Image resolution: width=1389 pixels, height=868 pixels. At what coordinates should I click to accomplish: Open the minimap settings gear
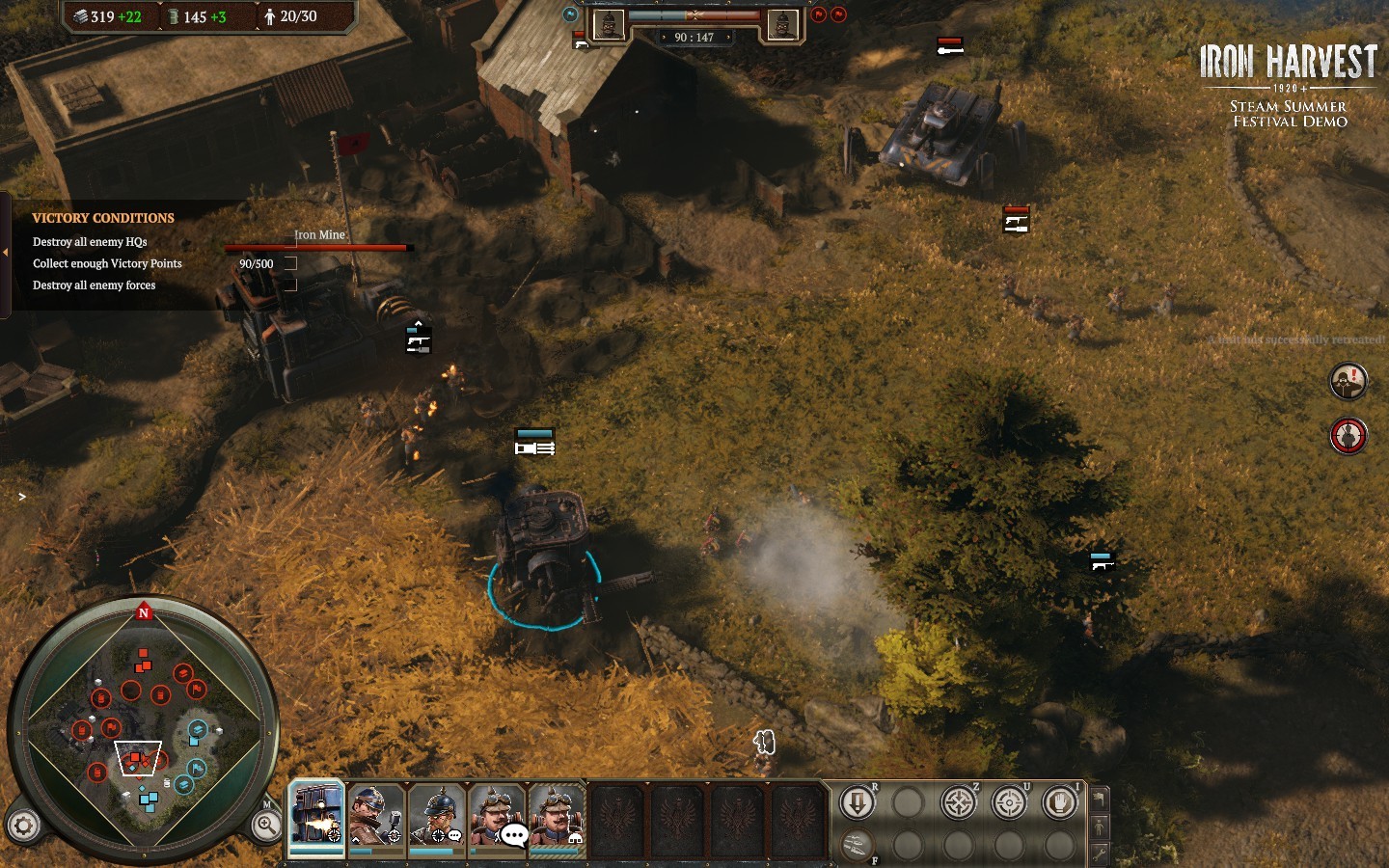click(x=24, y=826)
